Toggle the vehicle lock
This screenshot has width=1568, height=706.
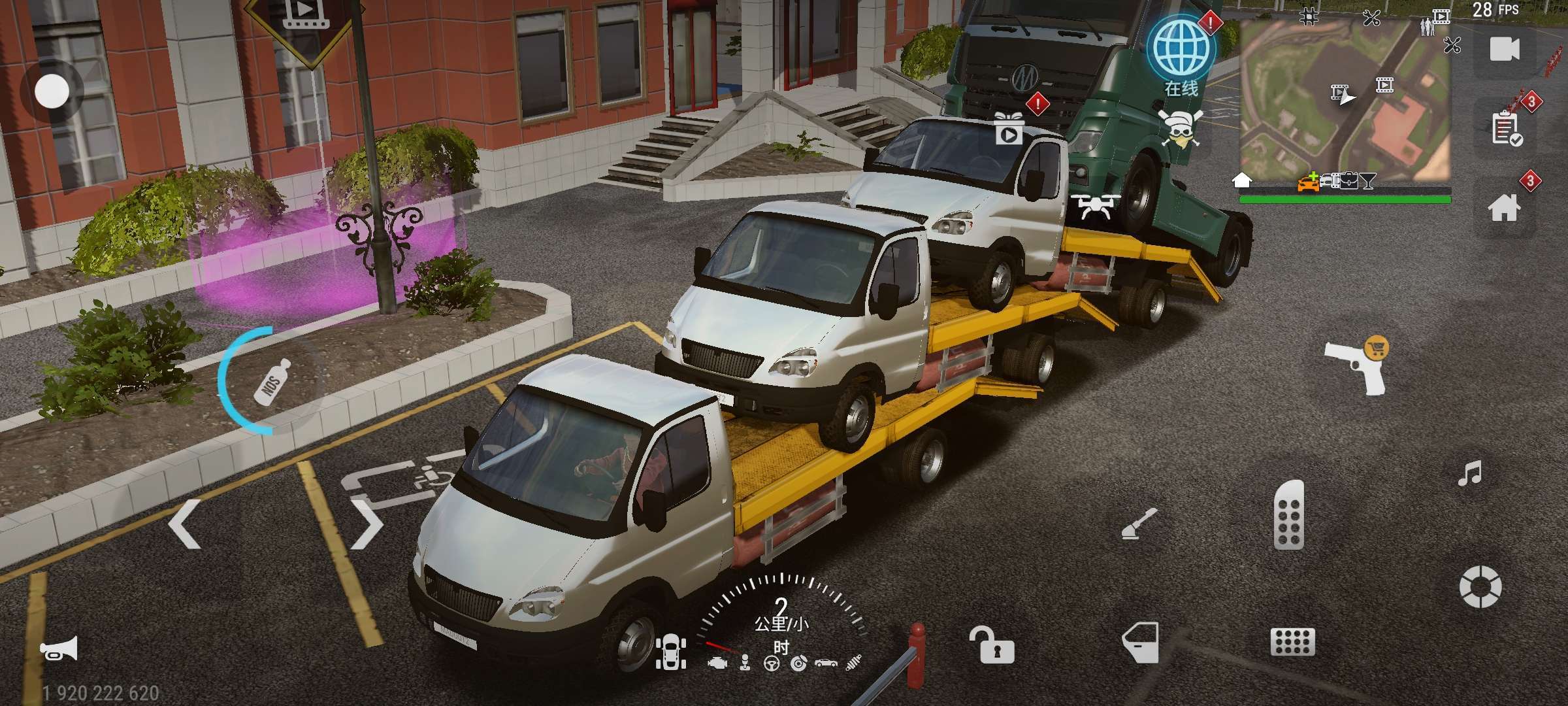point(992,645)
